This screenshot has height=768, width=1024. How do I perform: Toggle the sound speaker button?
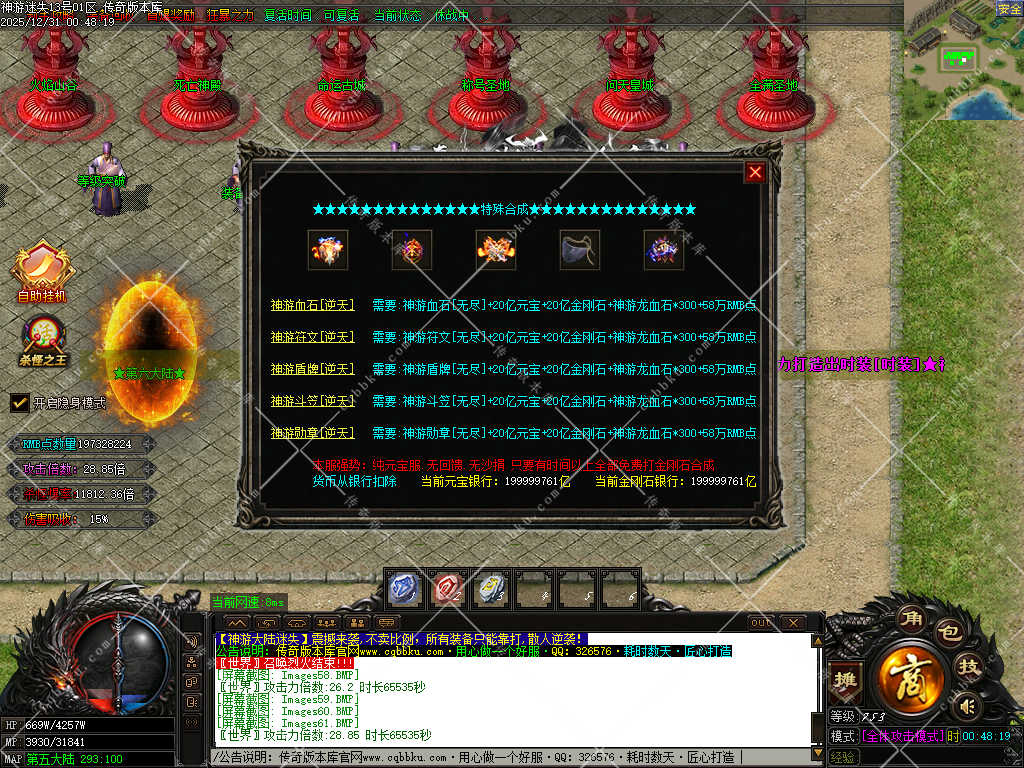967,707
